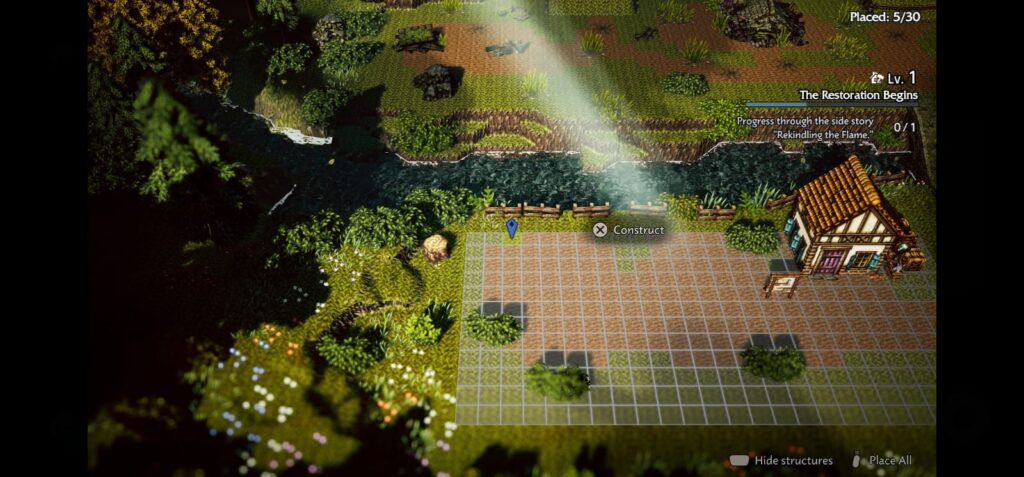Open The Restoration Begins quest tracker
1024x477 pixels.
click(857, 96)
